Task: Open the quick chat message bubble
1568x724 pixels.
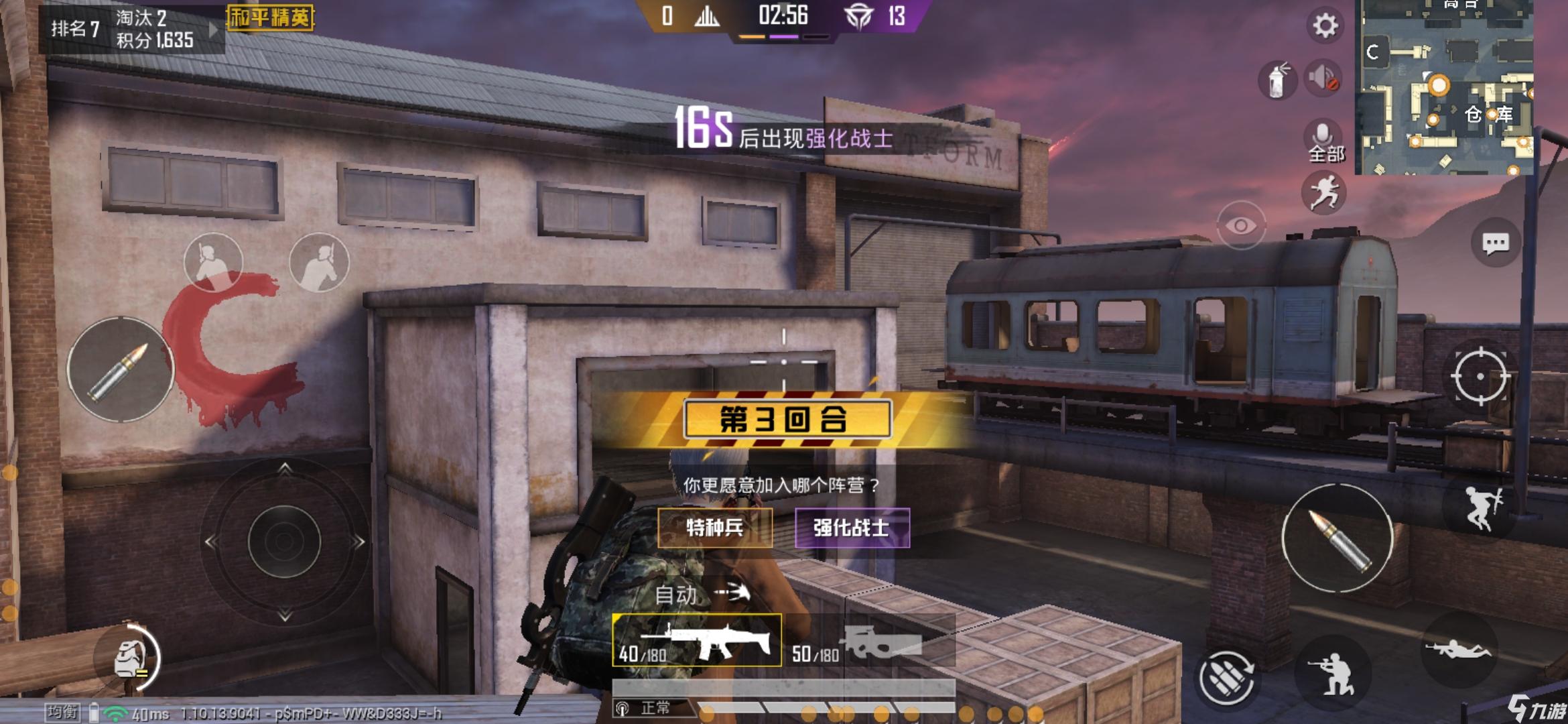Action: [x=1495, y=243]
